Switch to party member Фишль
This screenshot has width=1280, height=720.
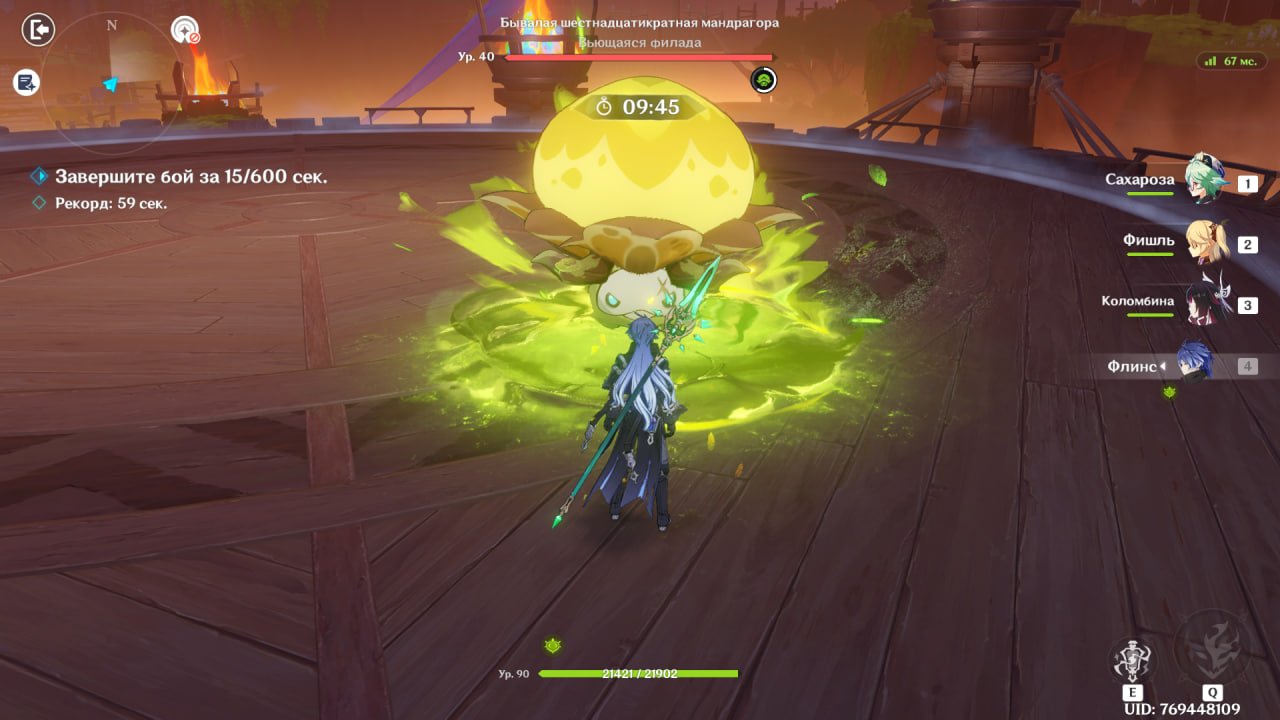coord(1206,242)
